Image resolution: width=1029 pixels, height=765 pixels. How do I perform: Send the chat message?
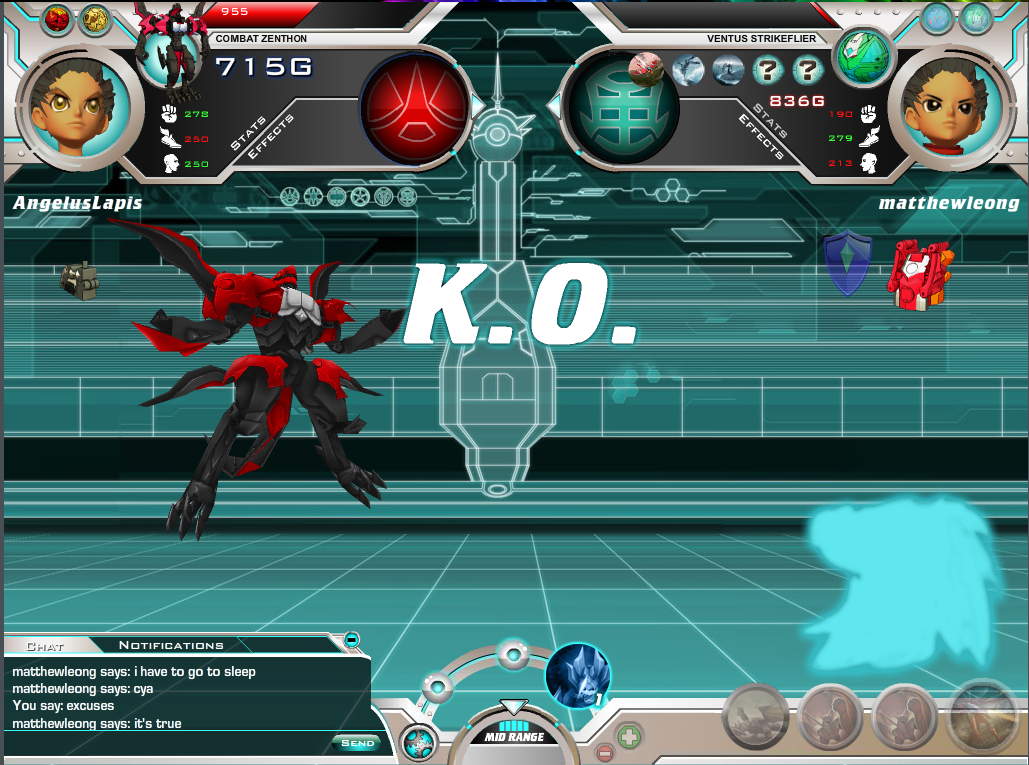(x=357, y=742)
